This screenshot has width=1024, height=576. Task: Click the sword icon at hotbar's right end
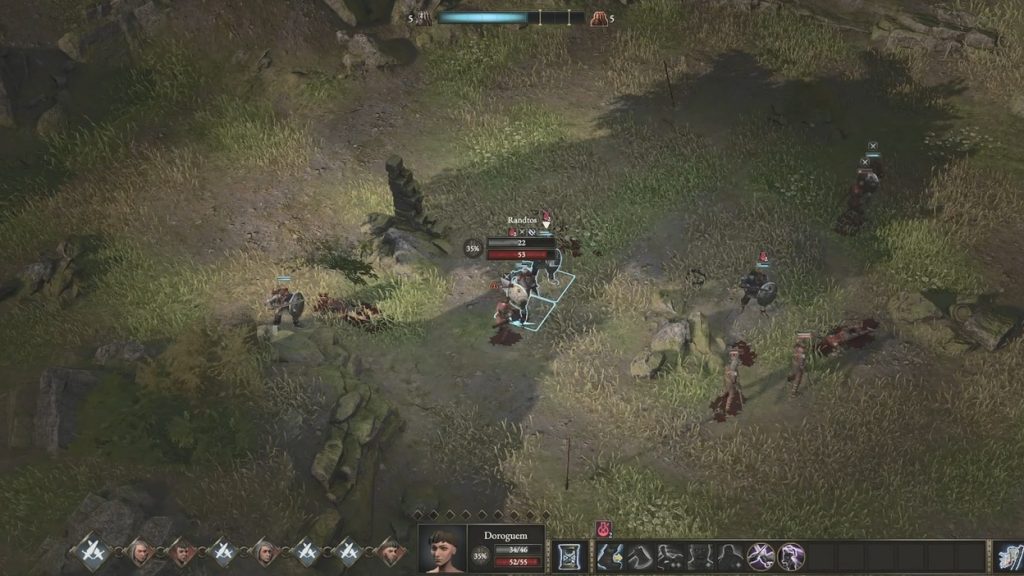coord(1009,556)
